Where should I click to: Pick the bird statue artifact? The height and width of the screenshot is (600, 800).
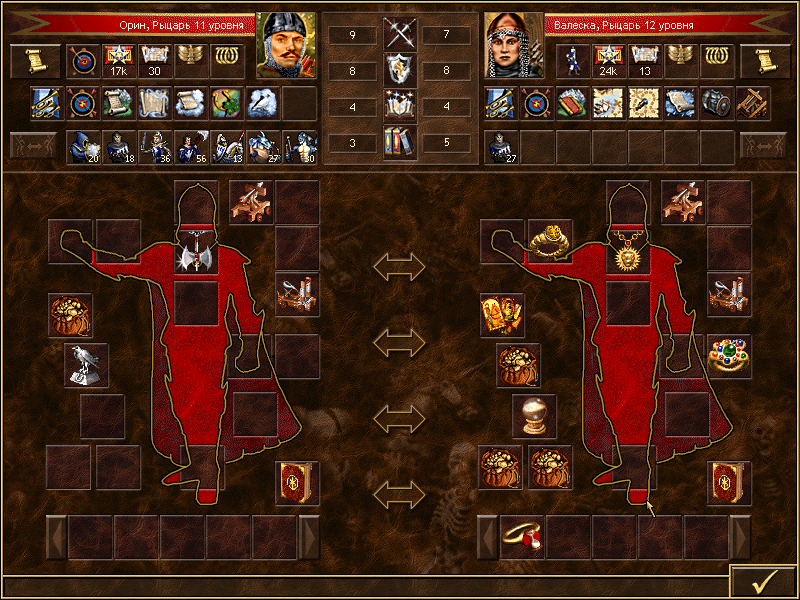point(86,364)
